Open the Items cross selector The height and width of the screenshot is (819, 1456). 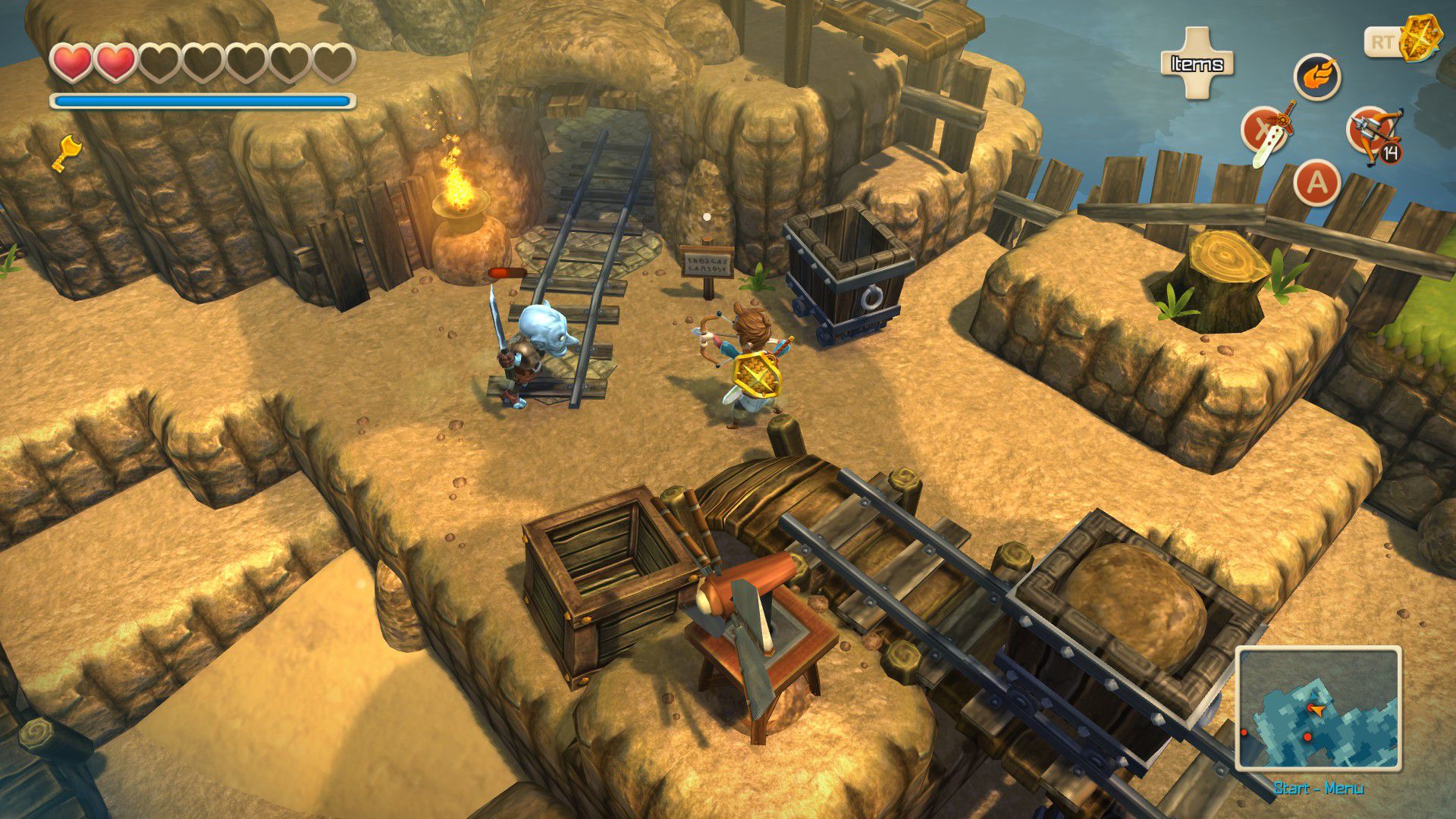[x=1197, y=64]
